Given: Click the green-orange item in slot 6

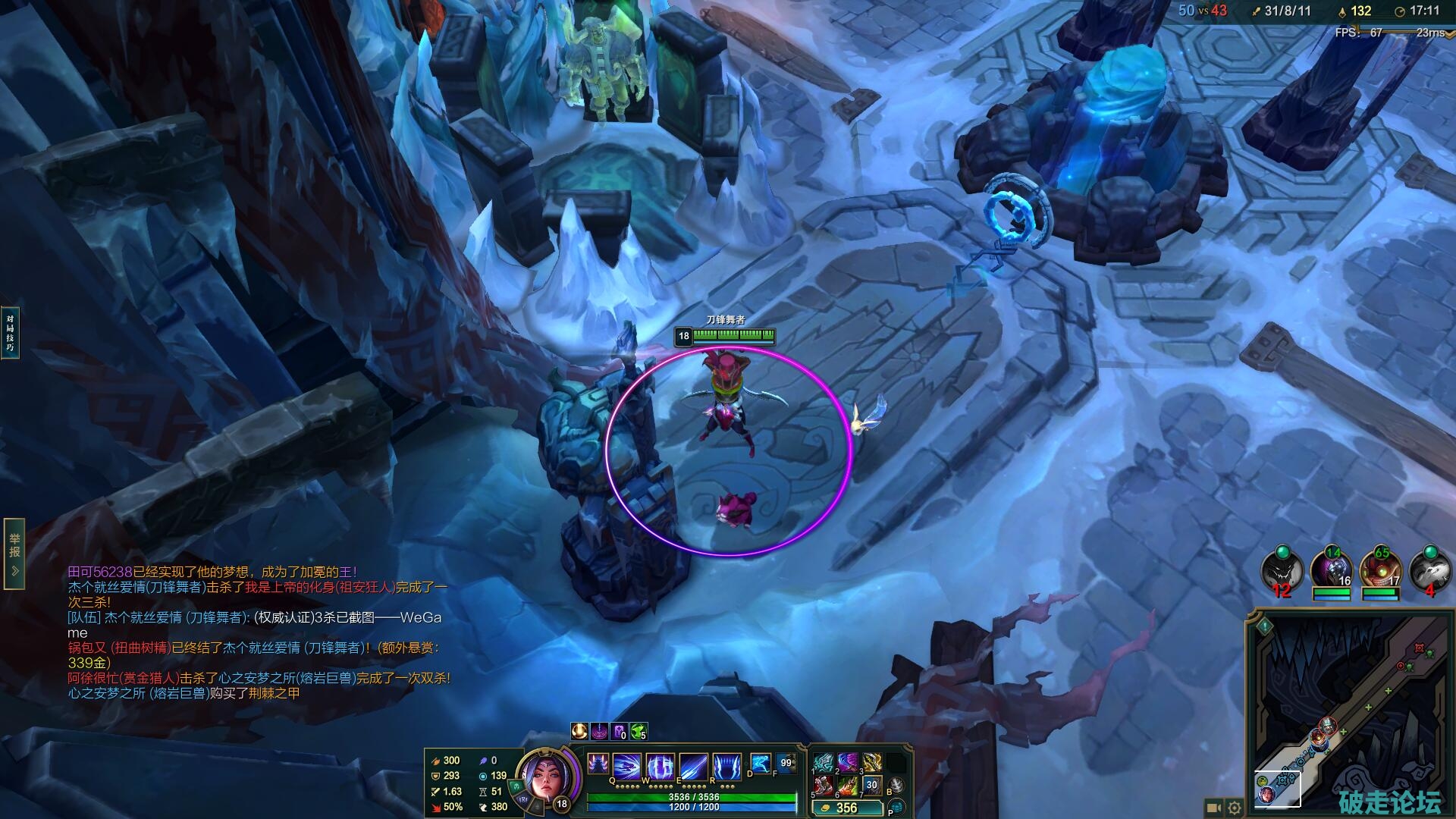Looking at the screenshot, I should point(848,786).
